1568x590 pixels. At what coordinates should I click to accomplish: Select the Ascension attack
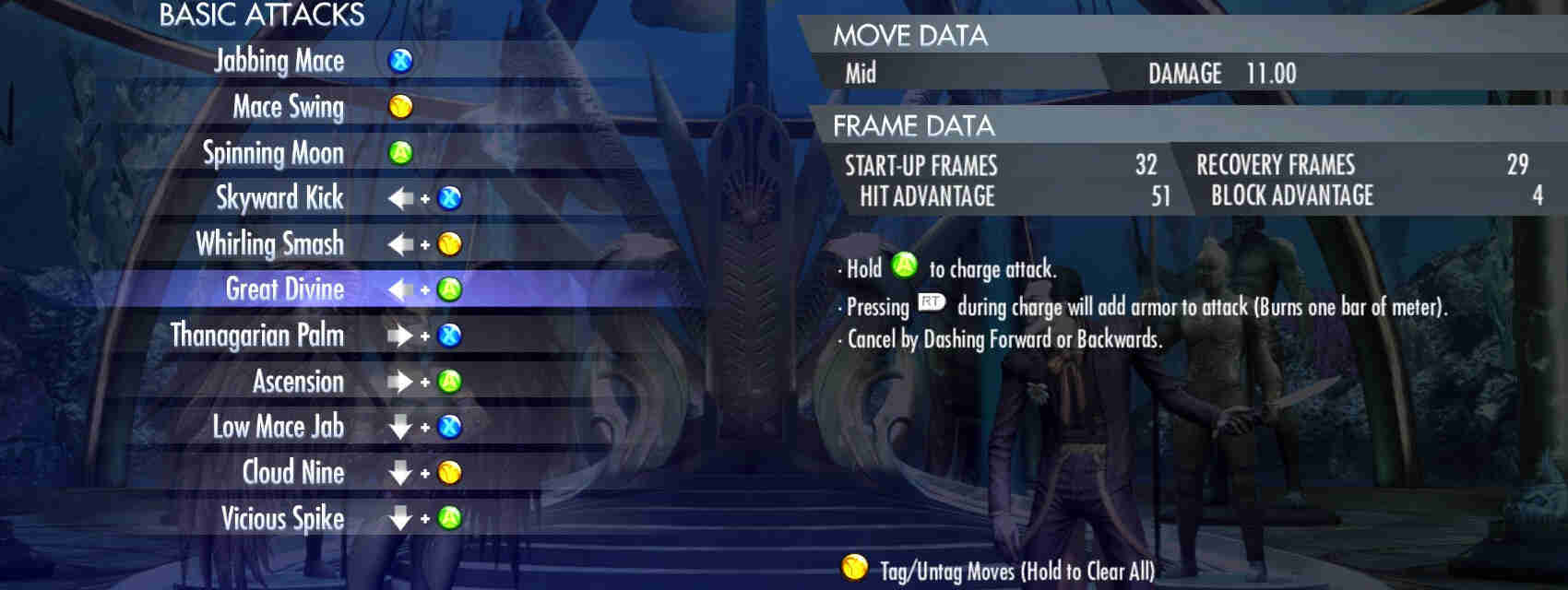pos(298,382)
